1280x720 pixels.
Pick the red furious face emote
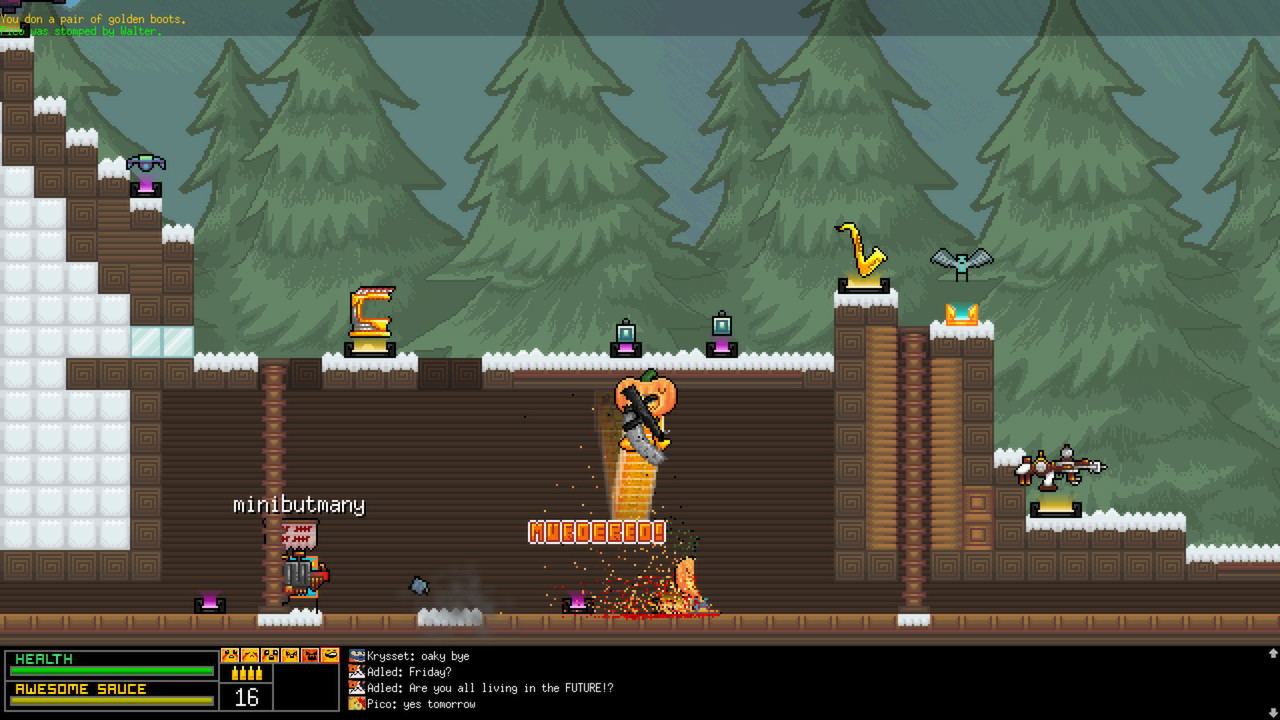[310, 655]
